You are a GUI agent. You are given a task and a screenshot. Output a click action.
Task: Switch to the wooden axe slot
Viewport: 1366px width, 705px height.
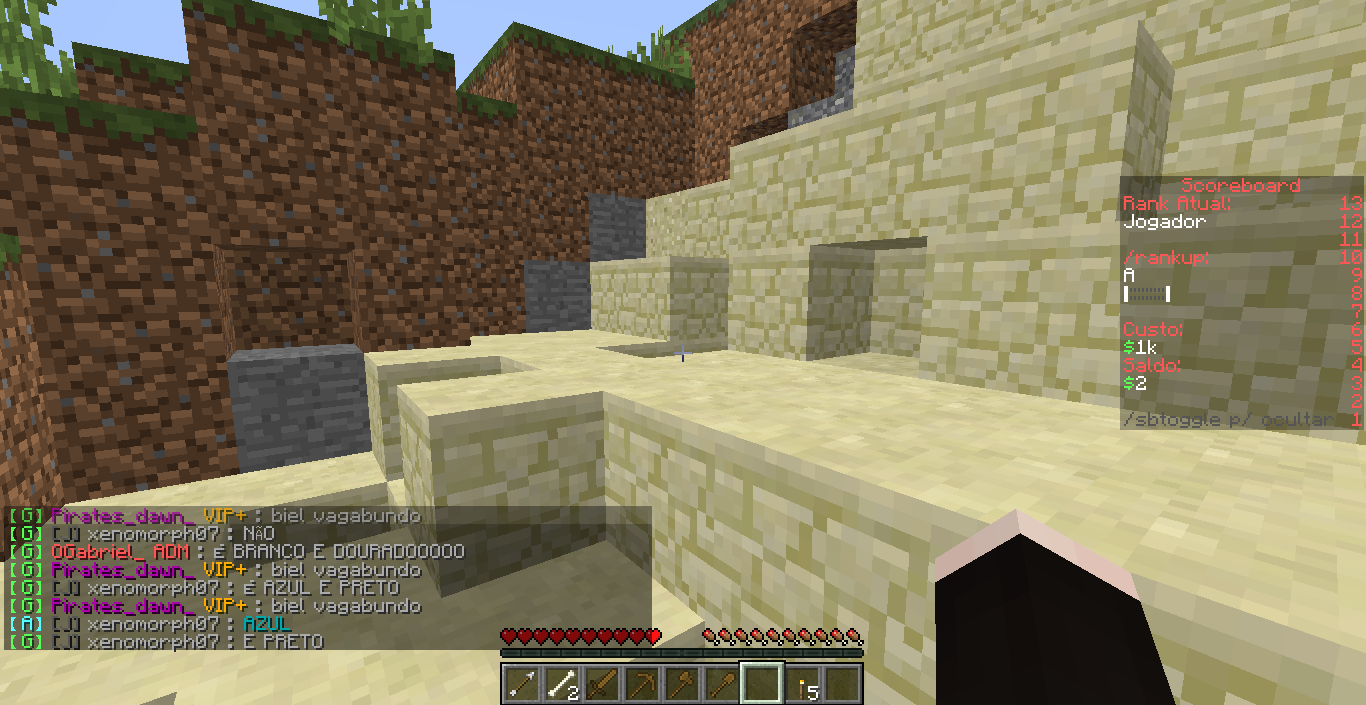coord(682,684)
